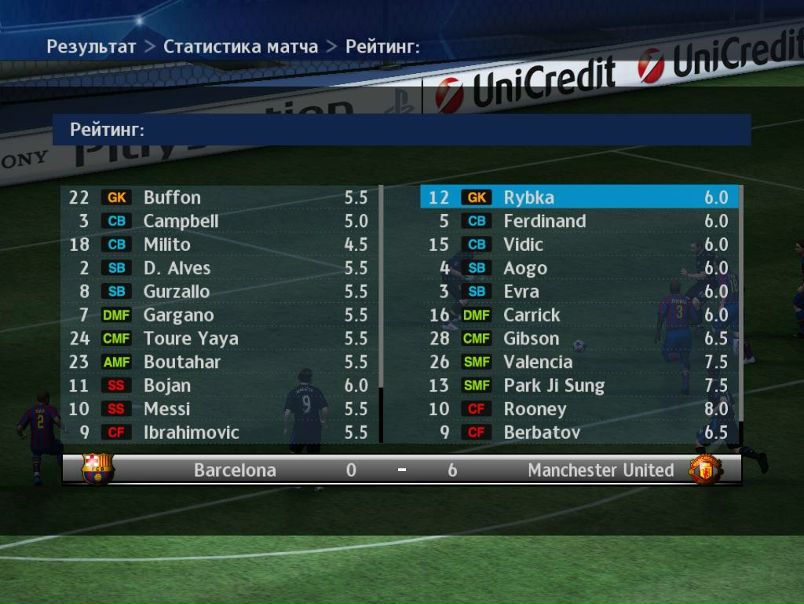
Task: Choose Park Ji Sung's row
Action: (x=578, y=386)
